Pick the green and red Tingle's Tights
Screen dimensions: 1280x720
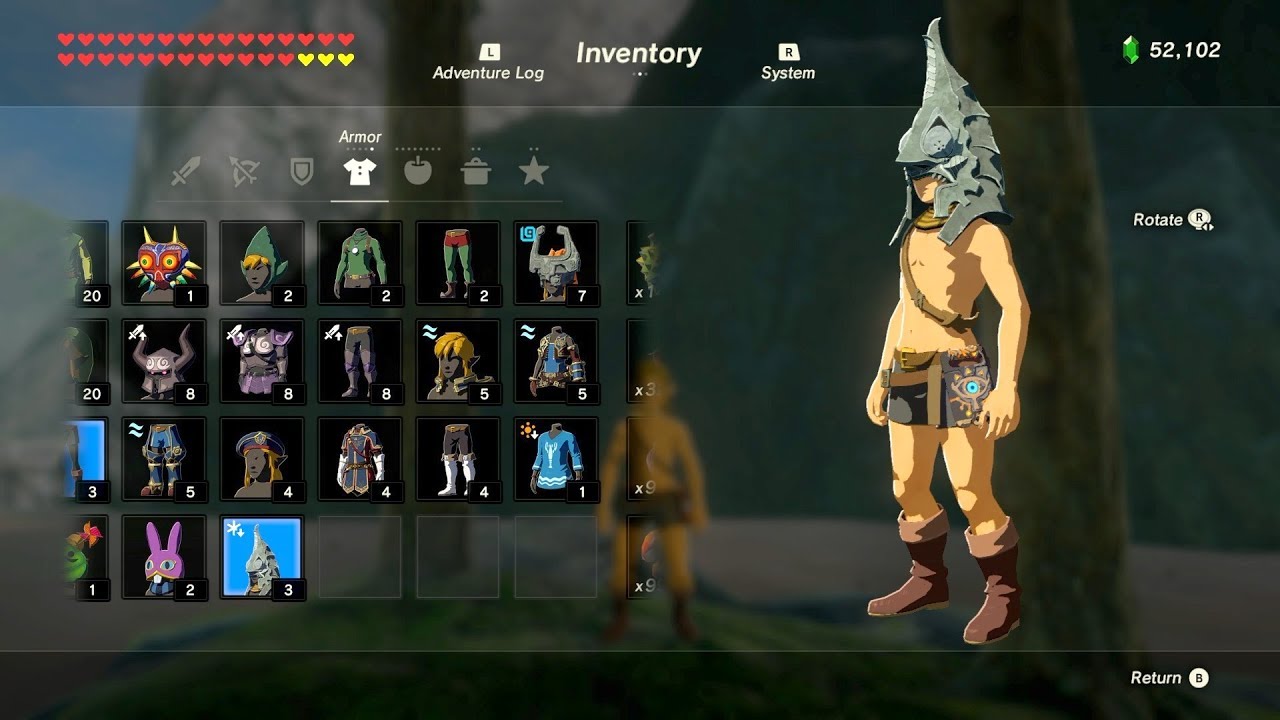pyautogui.click(x=458, y=263)
